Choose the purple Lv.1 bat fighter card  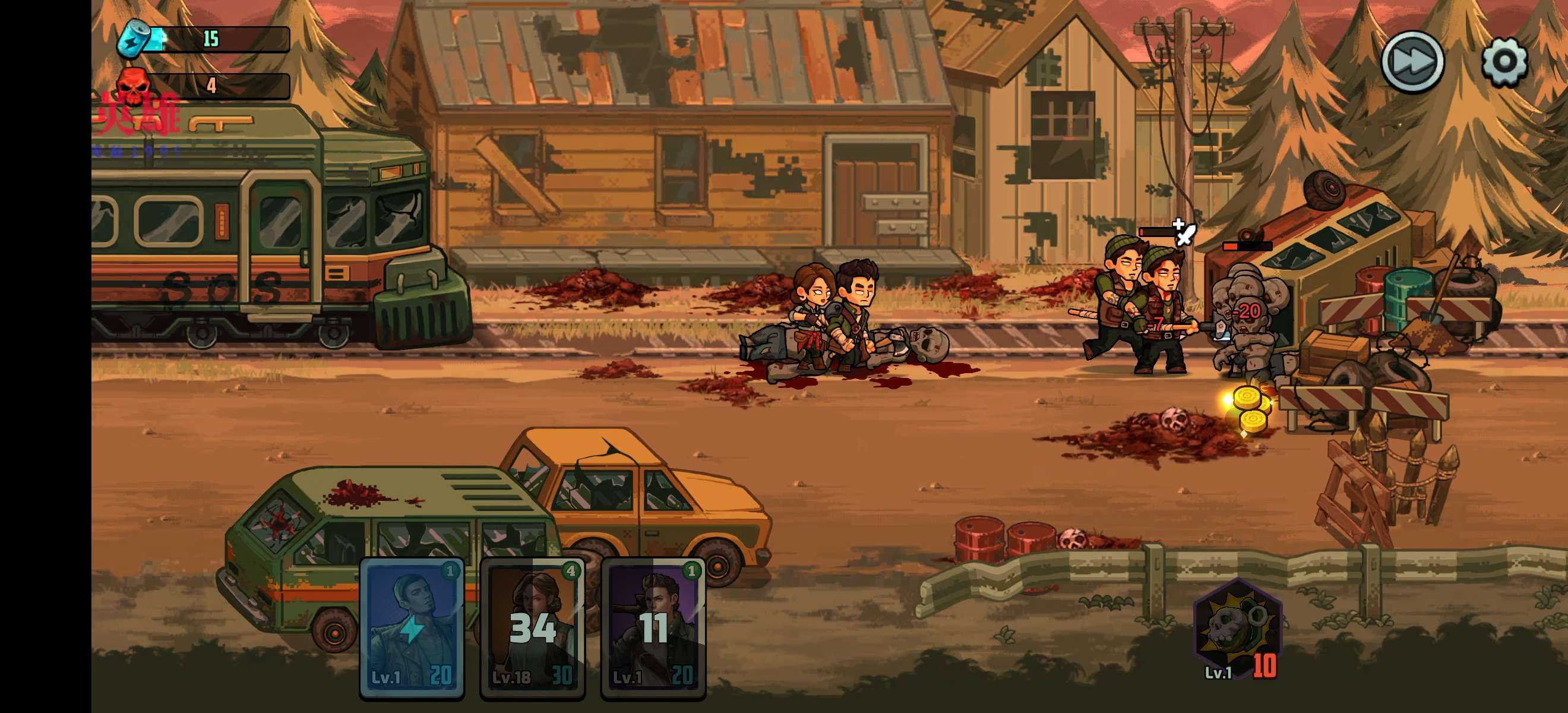pyautogui.click(x=653, y=629)
